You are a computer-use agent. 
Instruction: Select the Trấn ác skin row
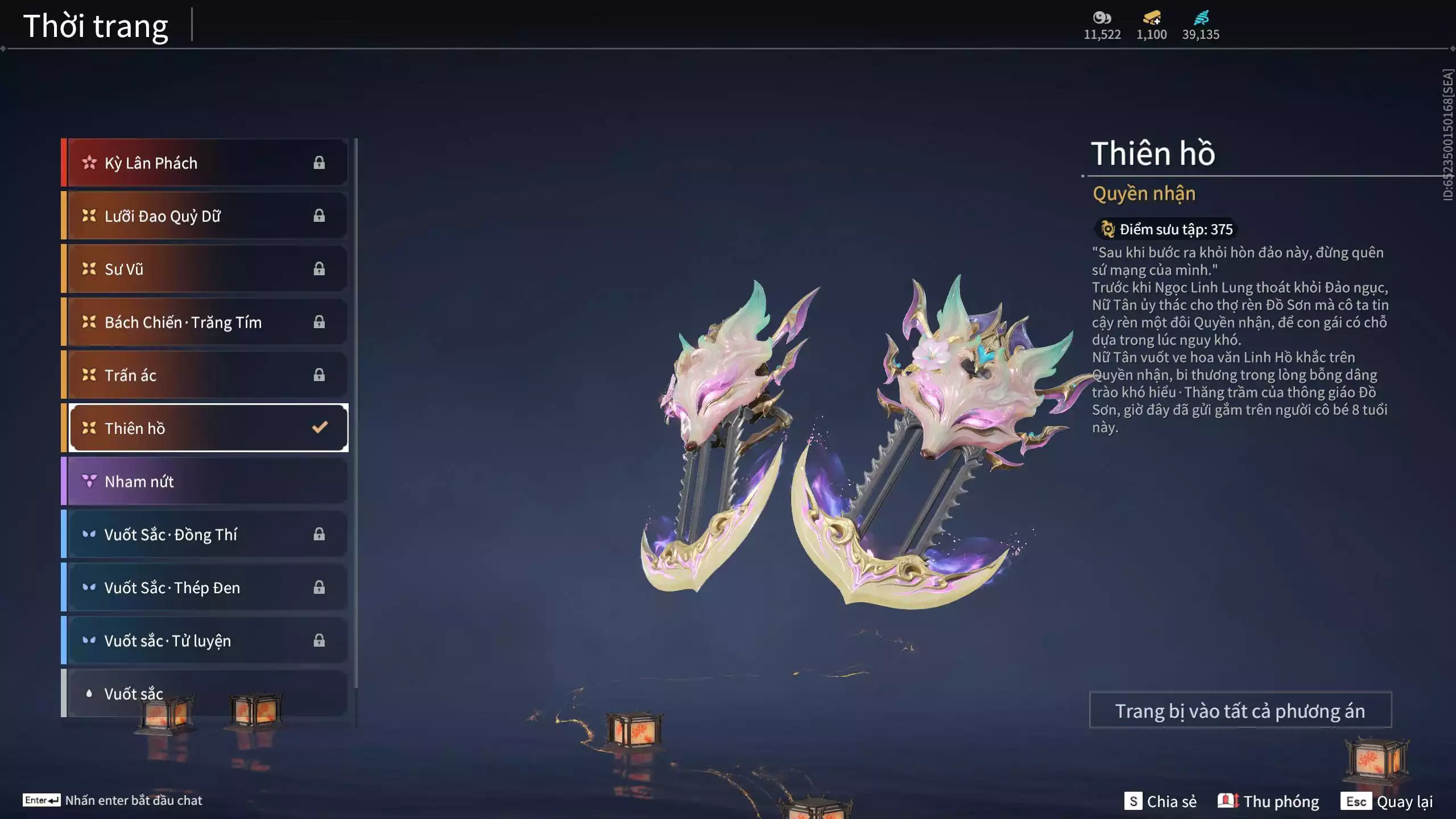click(x=205, y=375)
